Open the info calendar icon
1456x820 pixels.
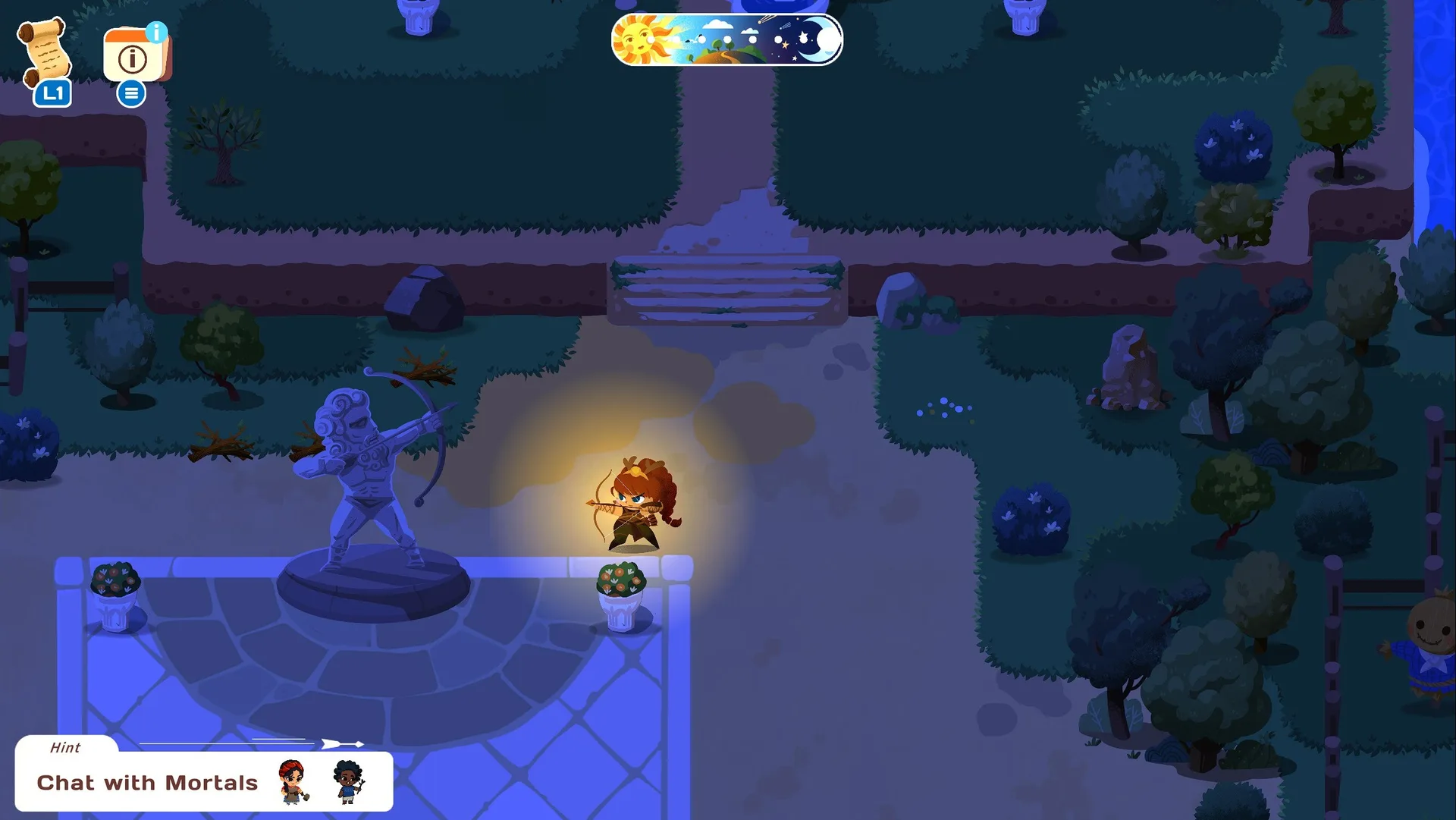(x=135, y=55)
